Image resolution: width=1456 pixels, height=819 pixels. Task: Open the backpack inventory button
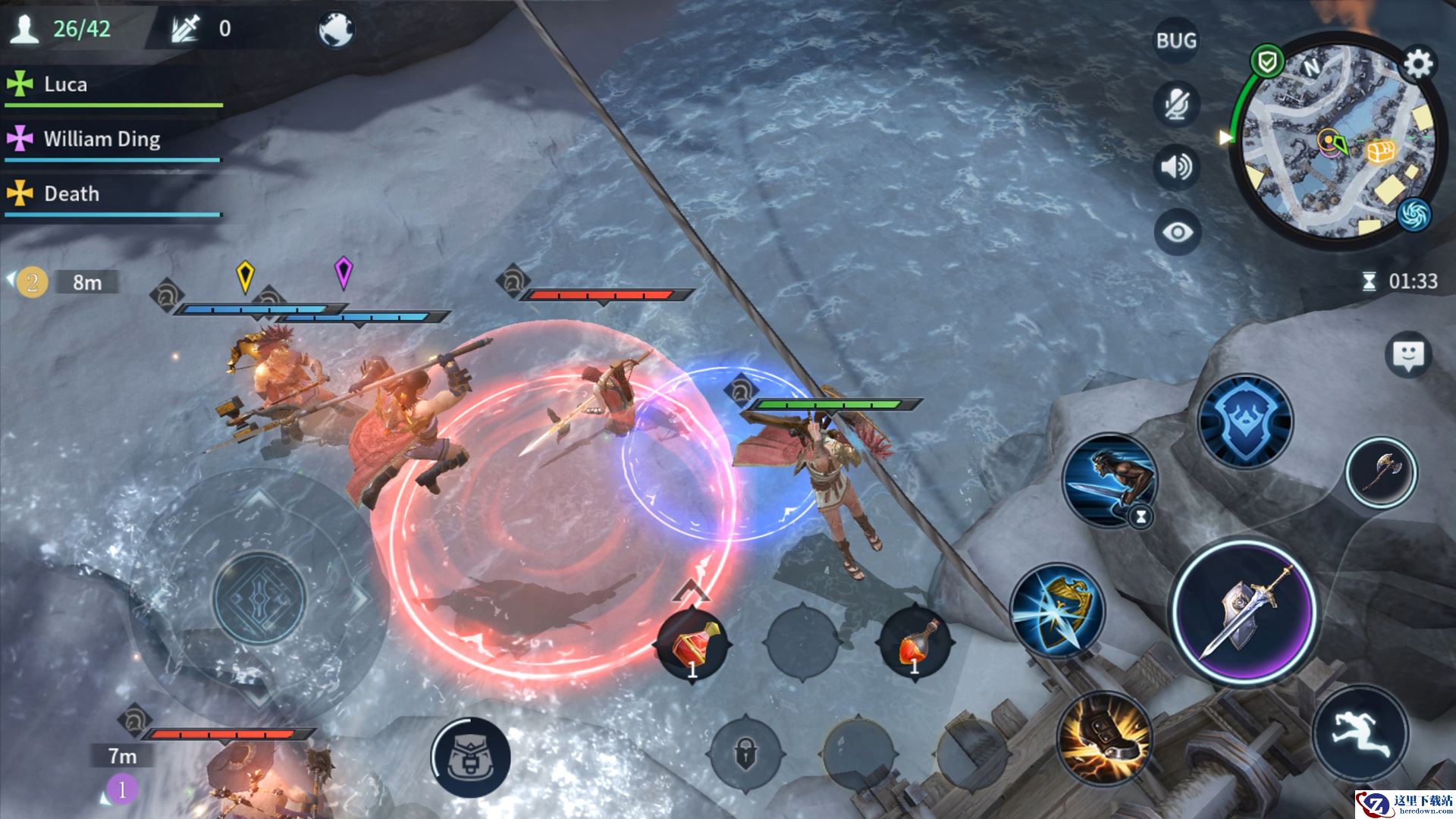(x=470, y=757)
